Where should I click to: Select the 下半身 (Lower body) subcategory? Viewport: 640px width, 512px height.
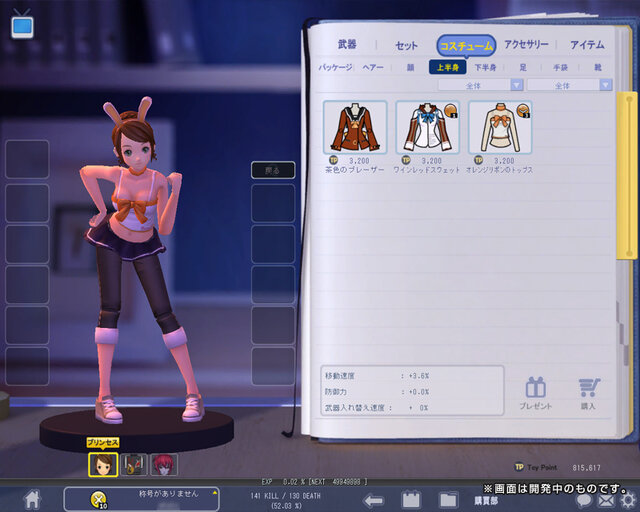[486, 68]
